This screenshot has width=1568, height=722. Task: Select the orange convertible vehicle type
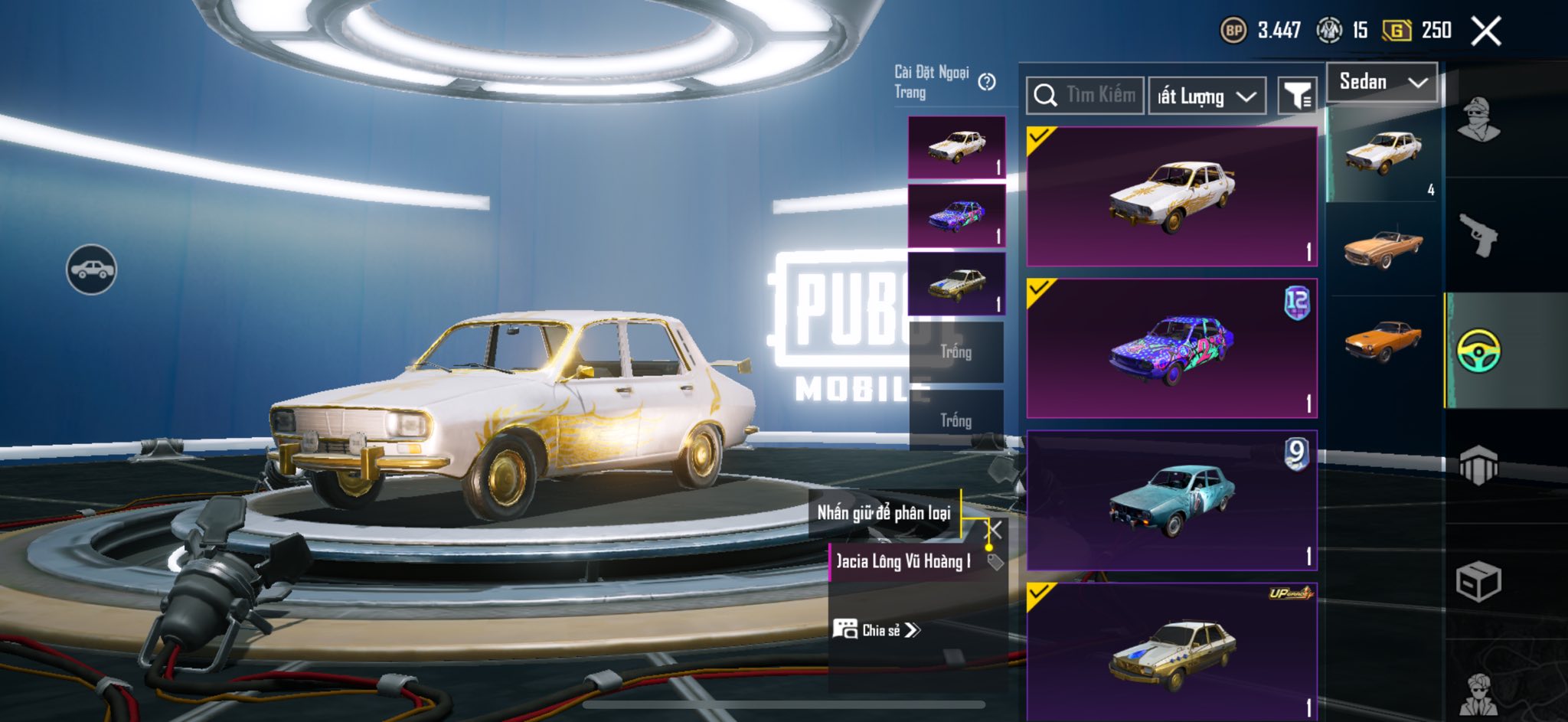pos(1383,249)
